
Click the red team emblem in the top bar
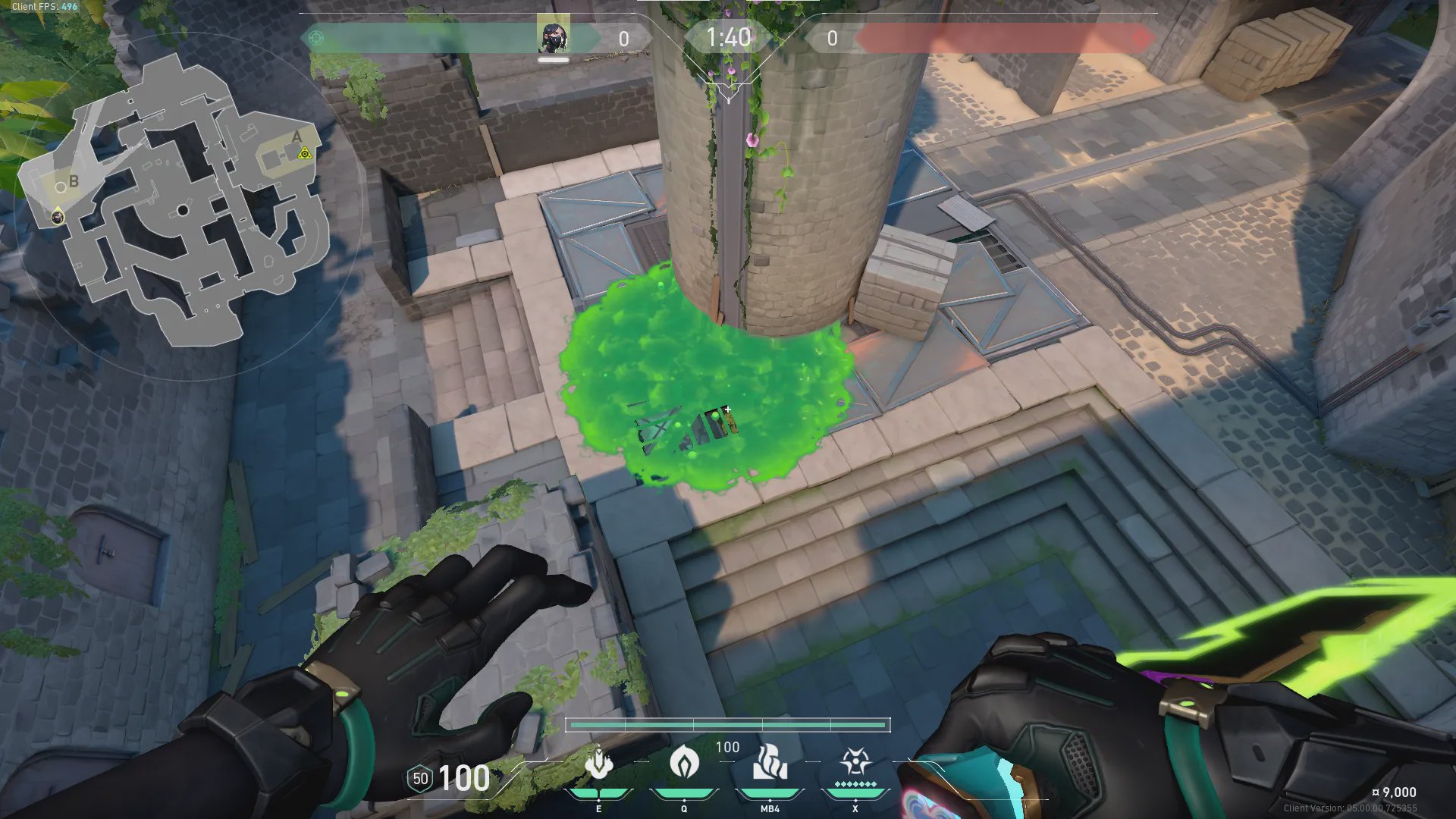[x=1140, y=38]
